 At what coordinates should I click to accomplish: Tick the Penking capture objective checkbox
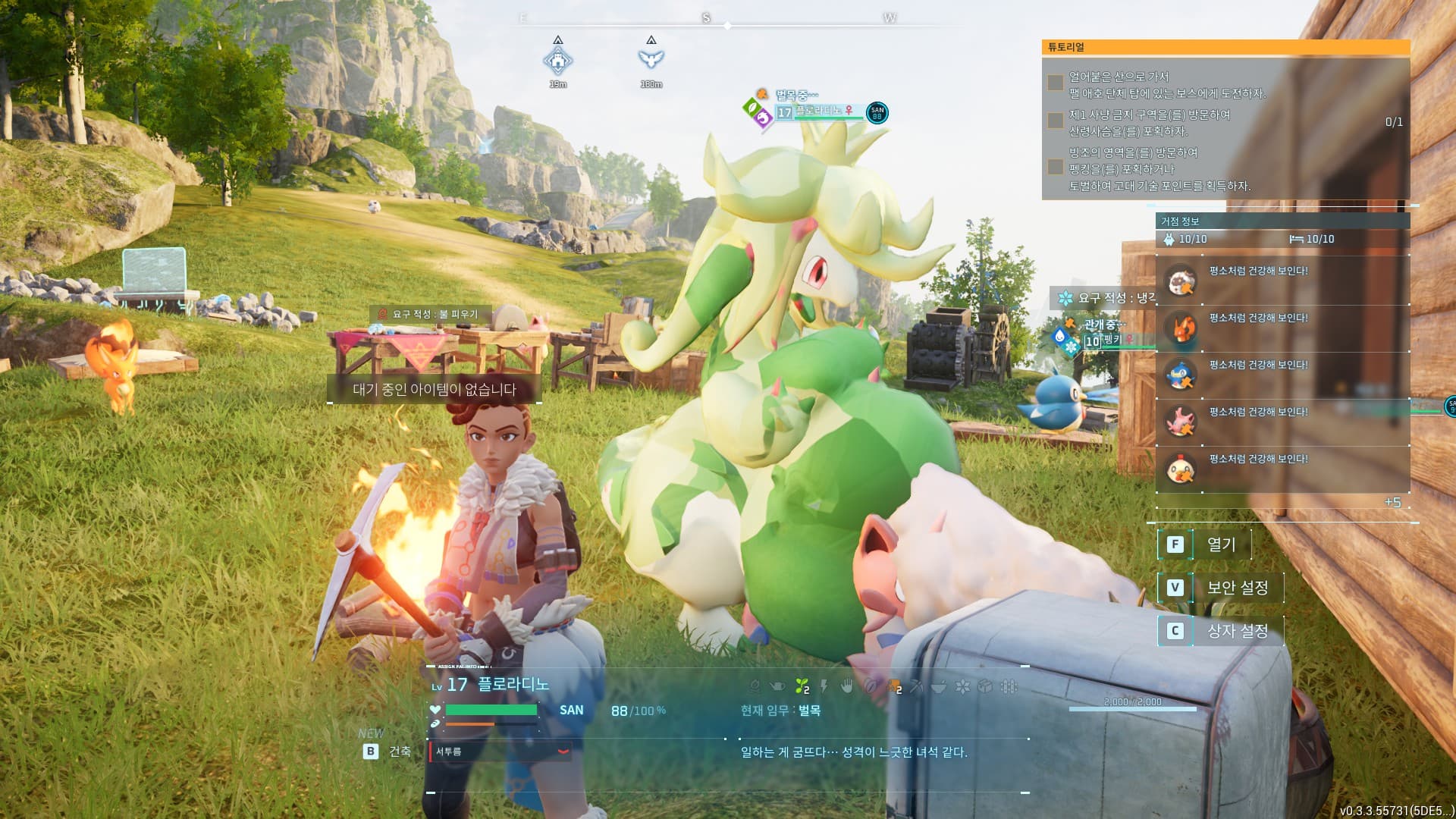(x=1055, y=167)
